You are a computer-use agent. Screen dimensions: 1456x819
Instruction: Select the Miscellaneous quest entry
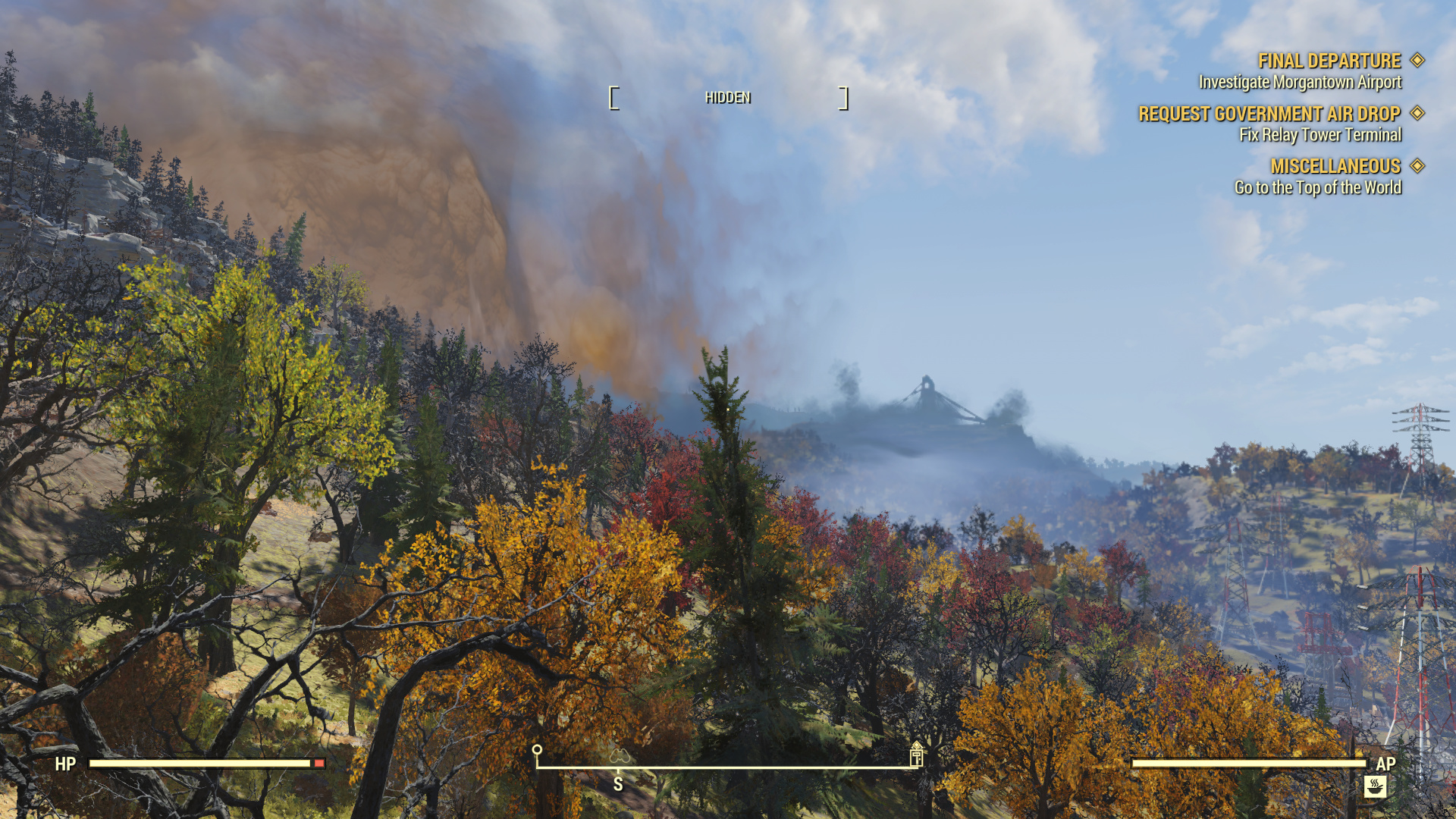(1335, 166)
